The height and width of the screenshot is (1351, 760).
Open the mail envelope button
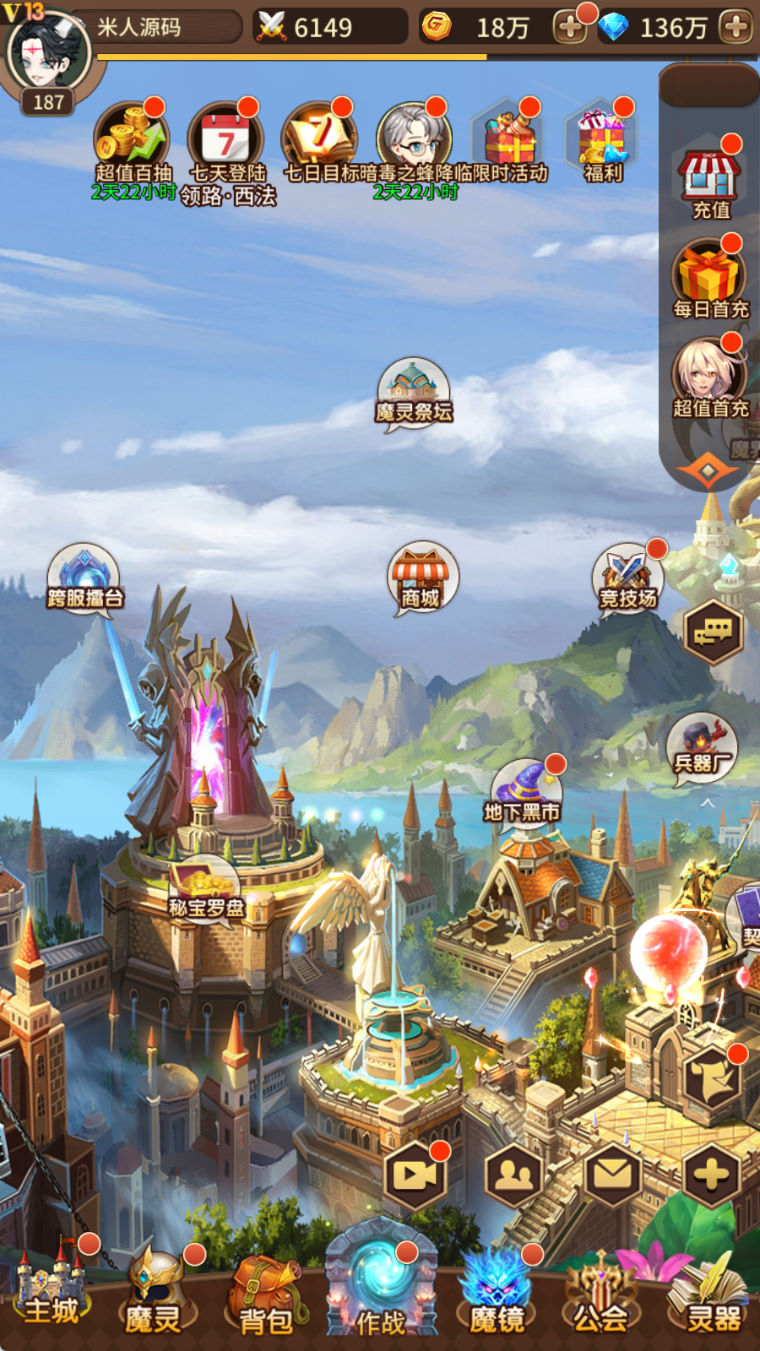(612, 1175)
